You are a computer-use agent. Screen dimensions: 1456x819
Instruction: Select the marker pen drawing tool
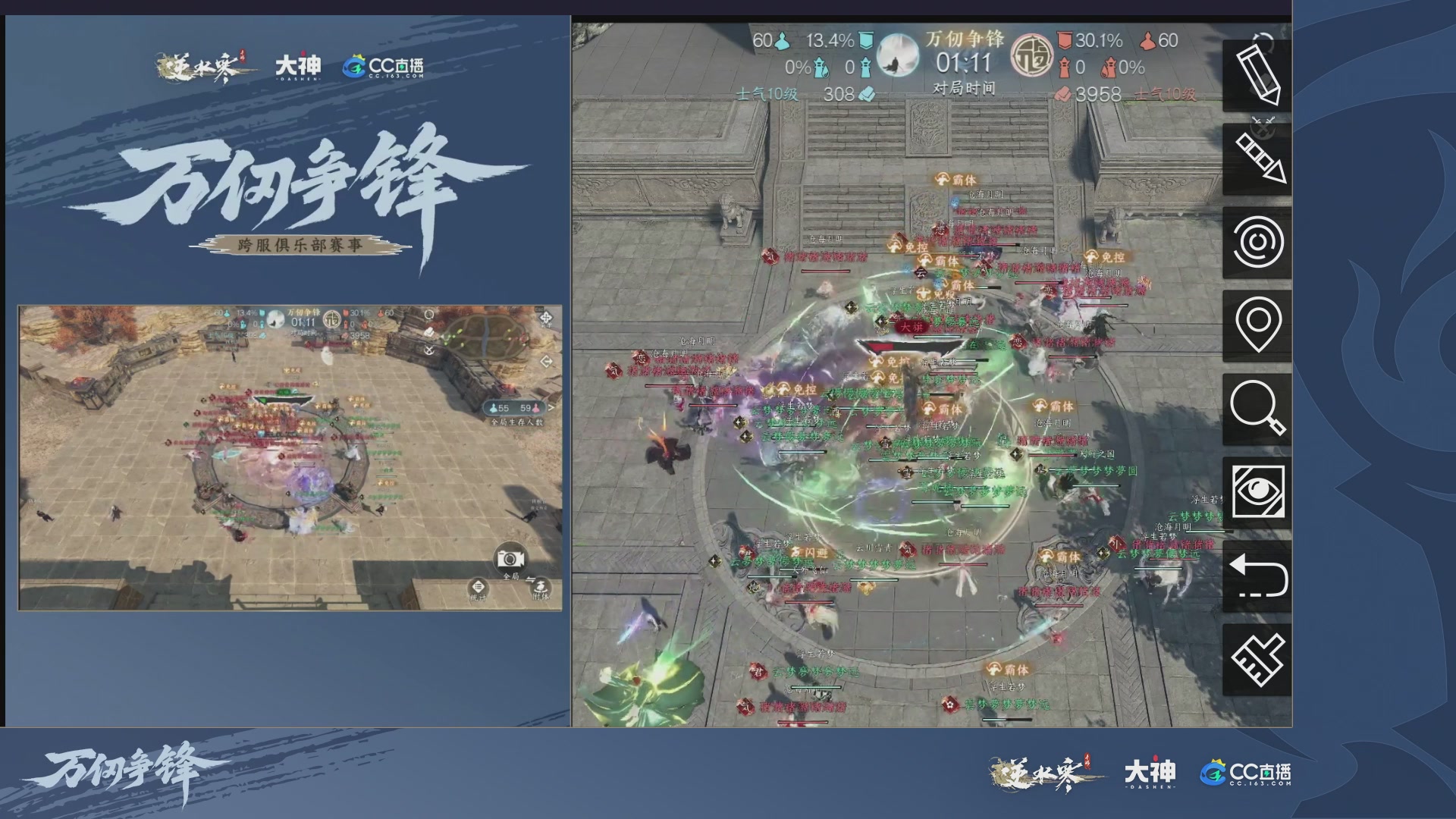click(1260, 158)
